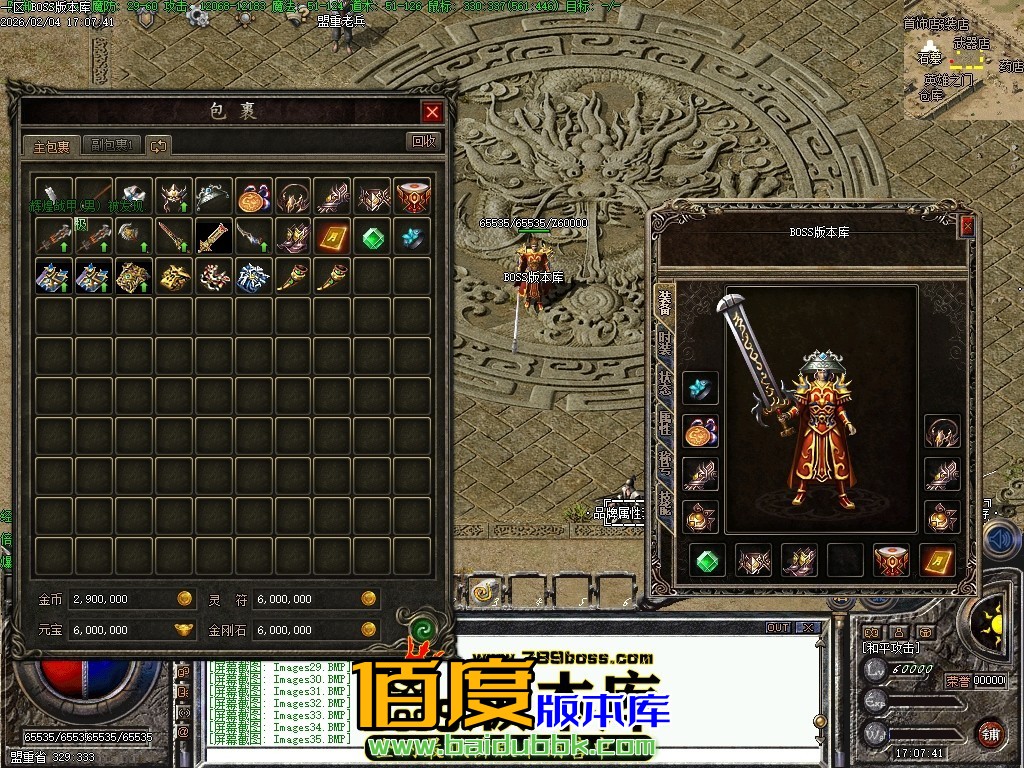This screenshot has height=768, width=1024.
Task: Click the red 铺 shop button
Action: tap(990, 732)
